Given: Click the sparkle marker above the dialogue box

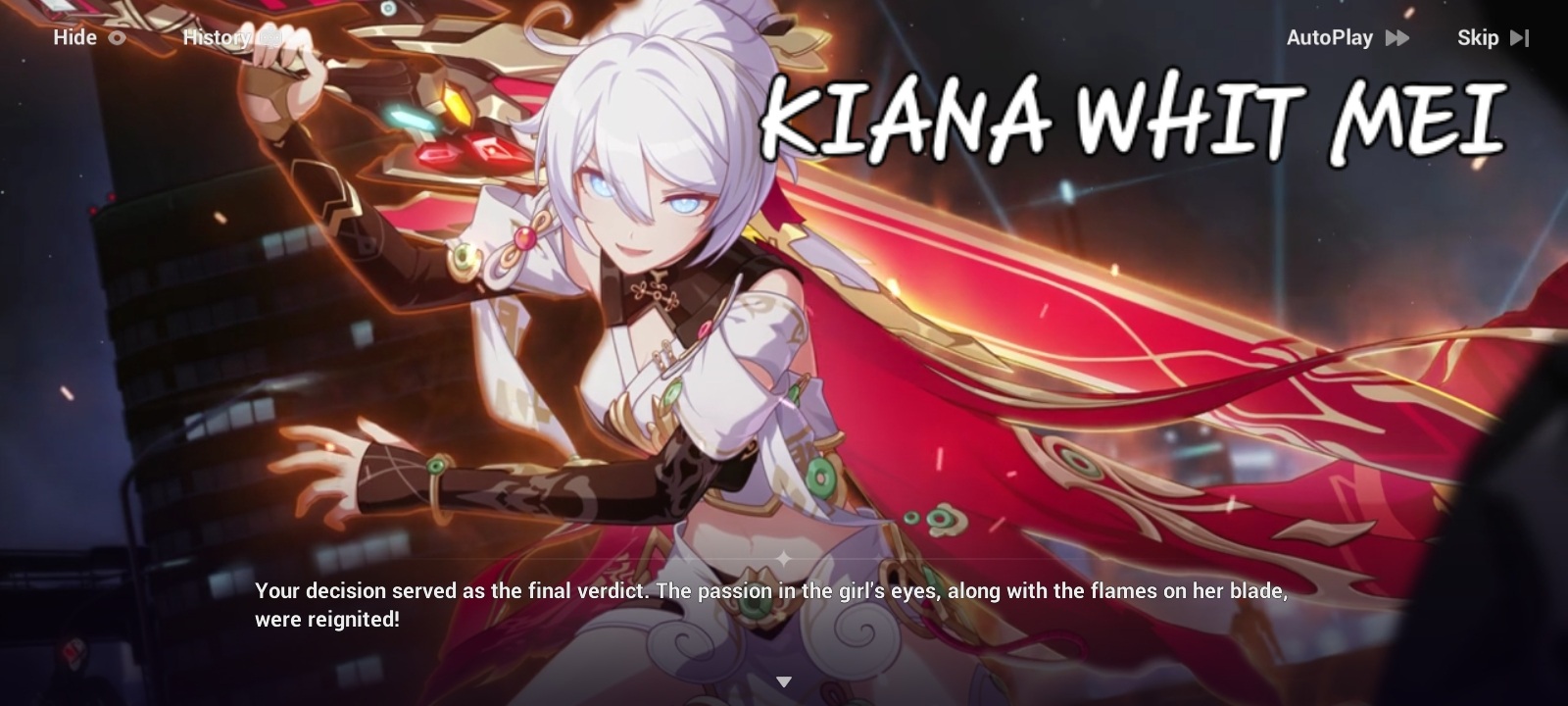Looking at the screenshot, I should click(x=782, y=556).
